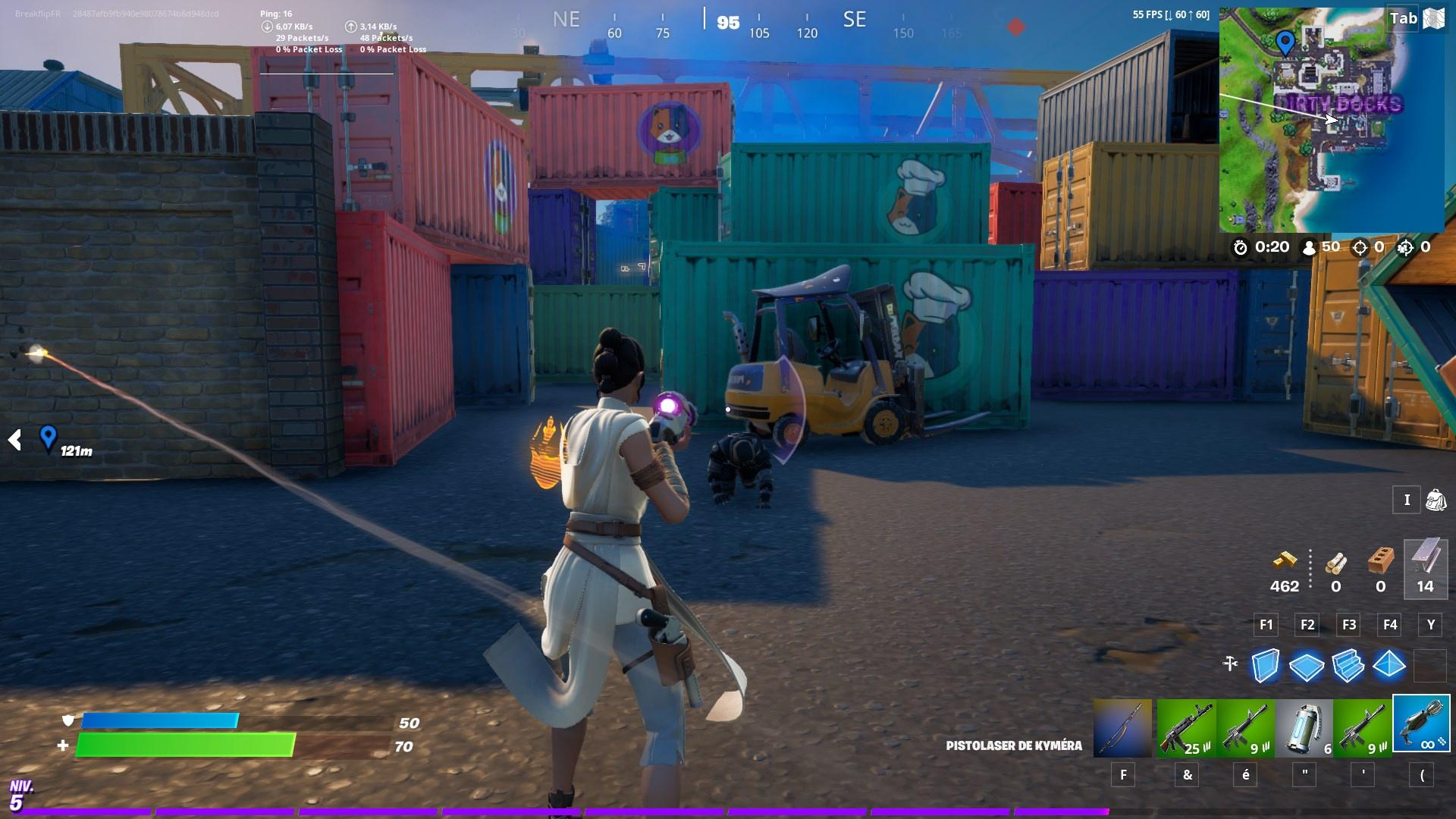Viewport: 1456px width, 819px height.
Task: Open the backpack inventory icon
Action: 1435,500
